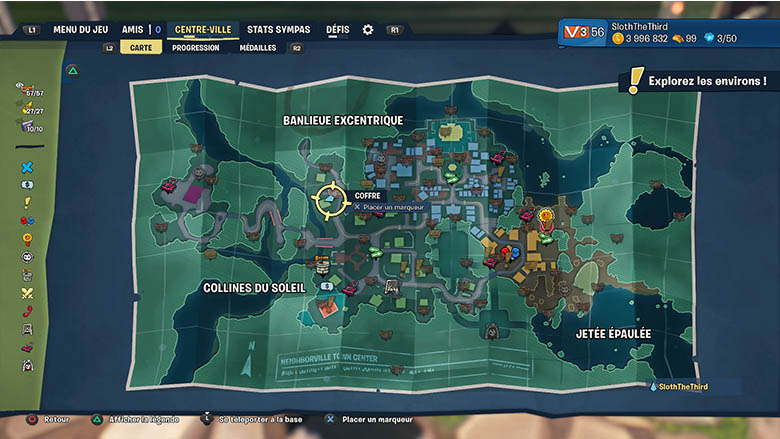Viewport: 780px width, 439px height.
Task: Switch to the Amis tab
Action: click(x=132, y=30)
